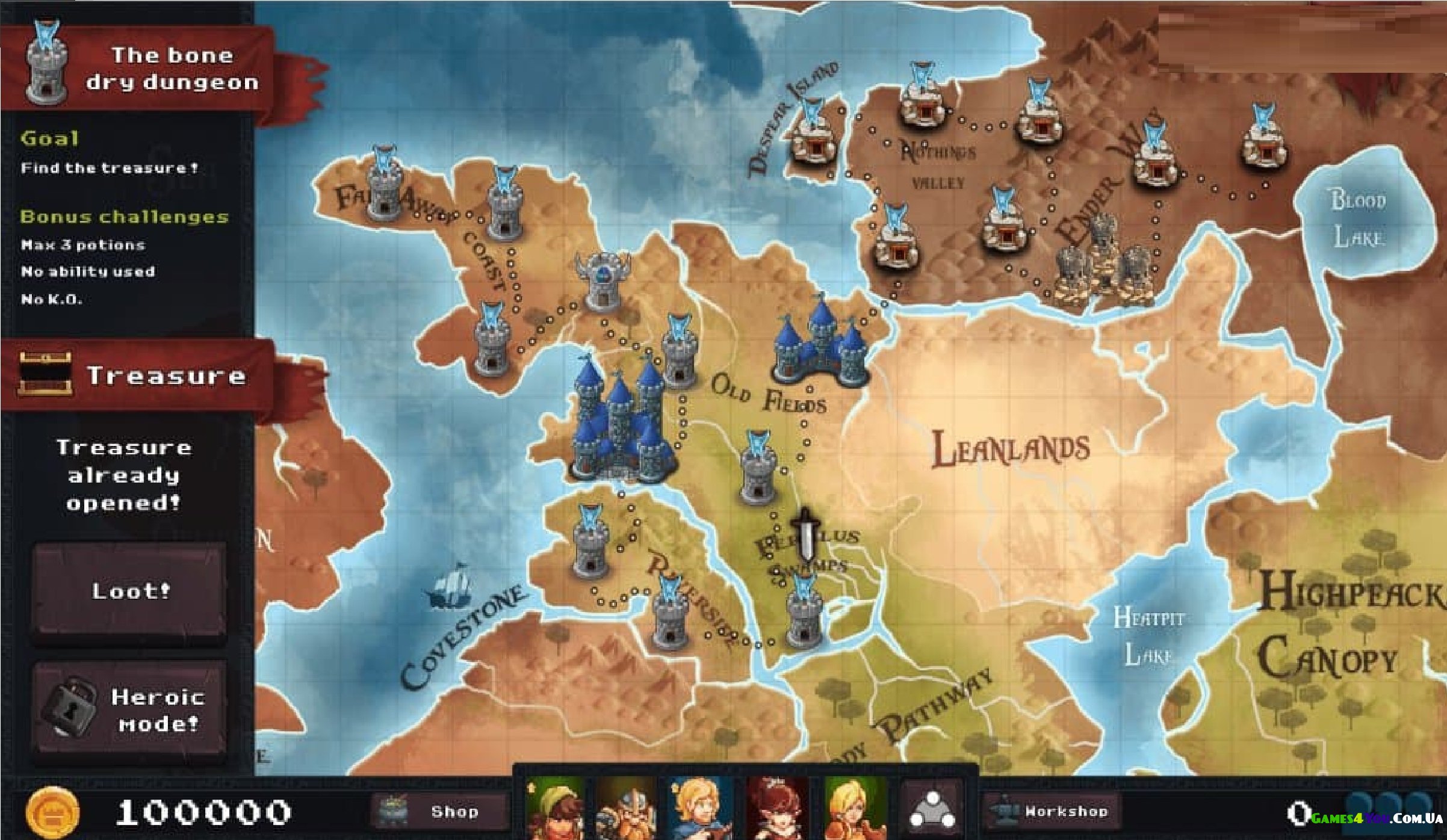Open the Workshop
This screenshot has width=1447, height=840.
click(x=1052, y=811)
